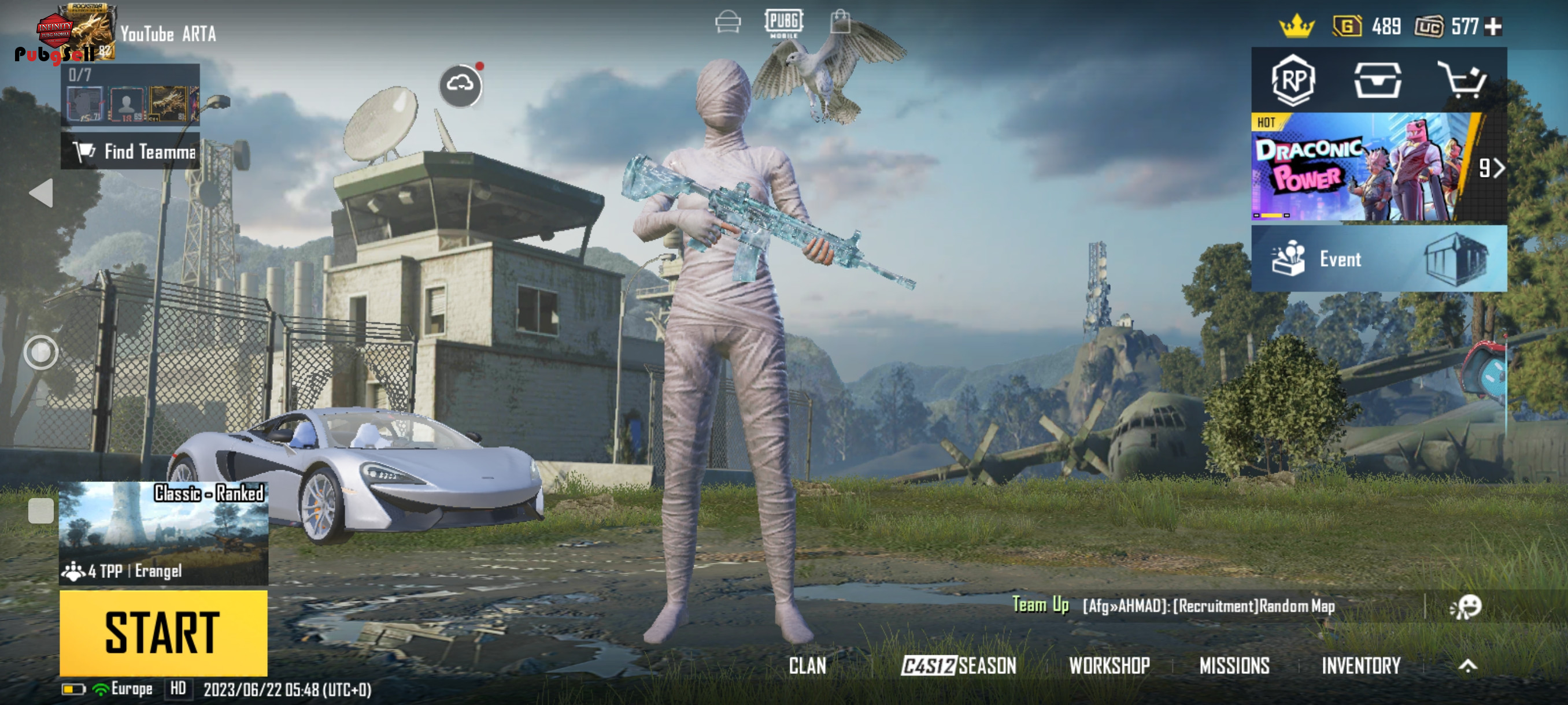
Task: Open the Classic Ranked mode selector
Action: (163, 533)
